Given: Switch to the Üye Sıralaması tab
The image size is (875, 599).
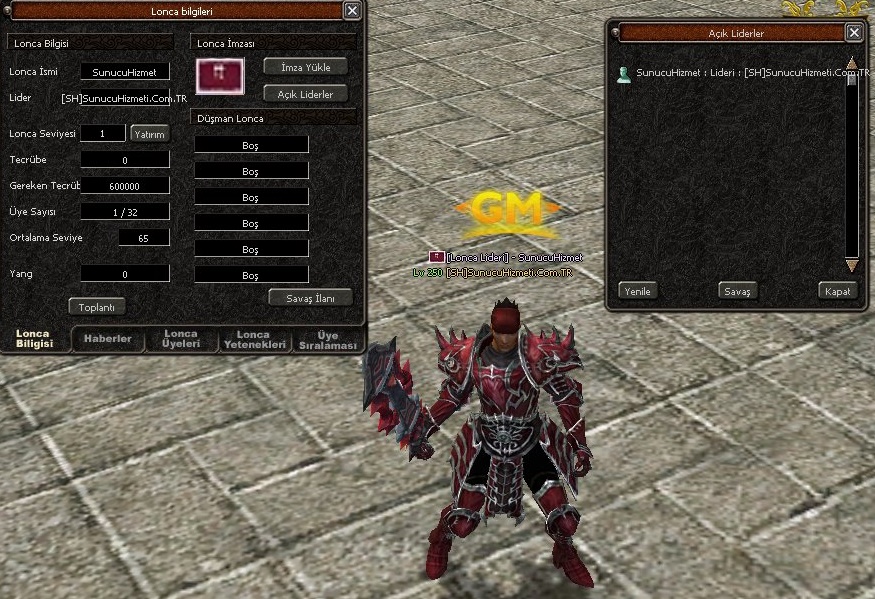Looking at the screenshot, I should [328, 339].
